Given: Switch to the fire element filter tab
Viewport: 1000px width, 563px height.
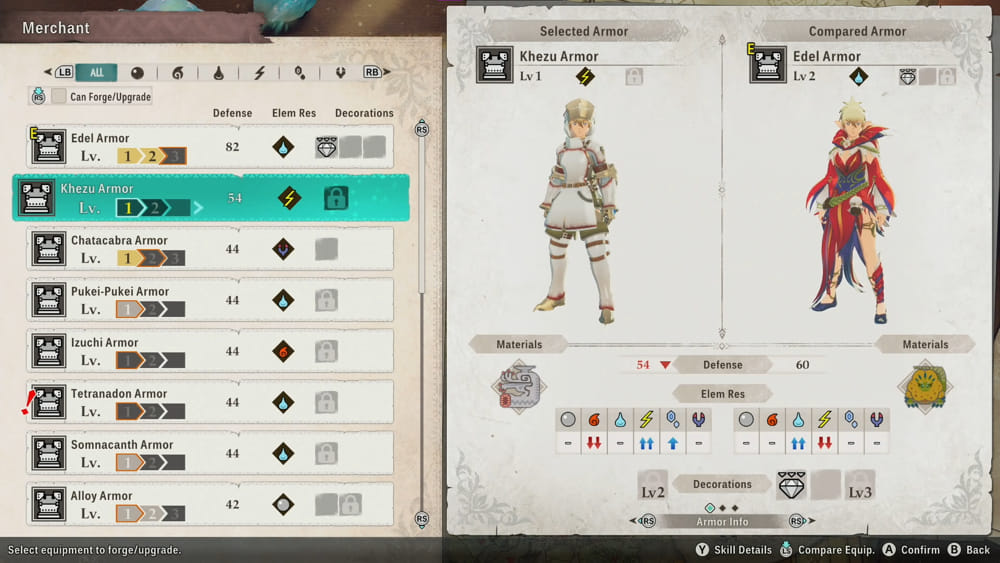Looking at the screenshot, I should (x=178, y=73).
